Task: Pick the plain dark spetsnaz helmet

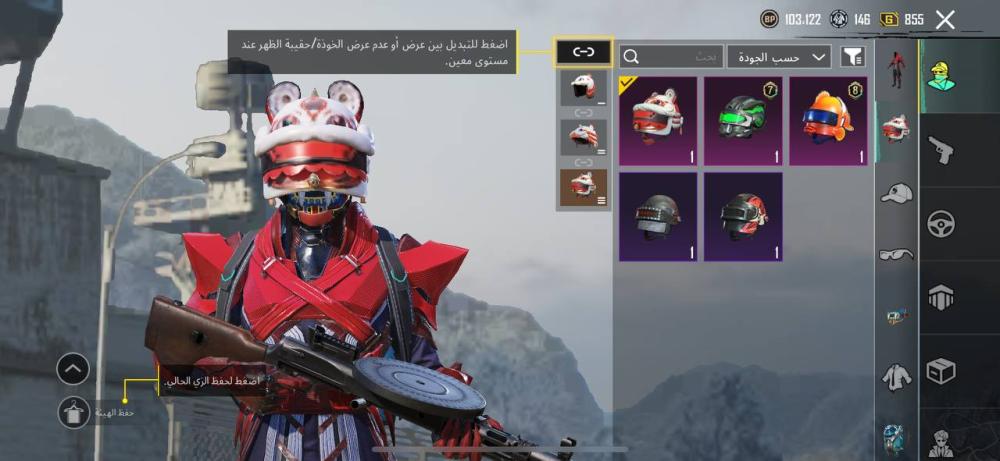Action: click(x=658, y=216)
